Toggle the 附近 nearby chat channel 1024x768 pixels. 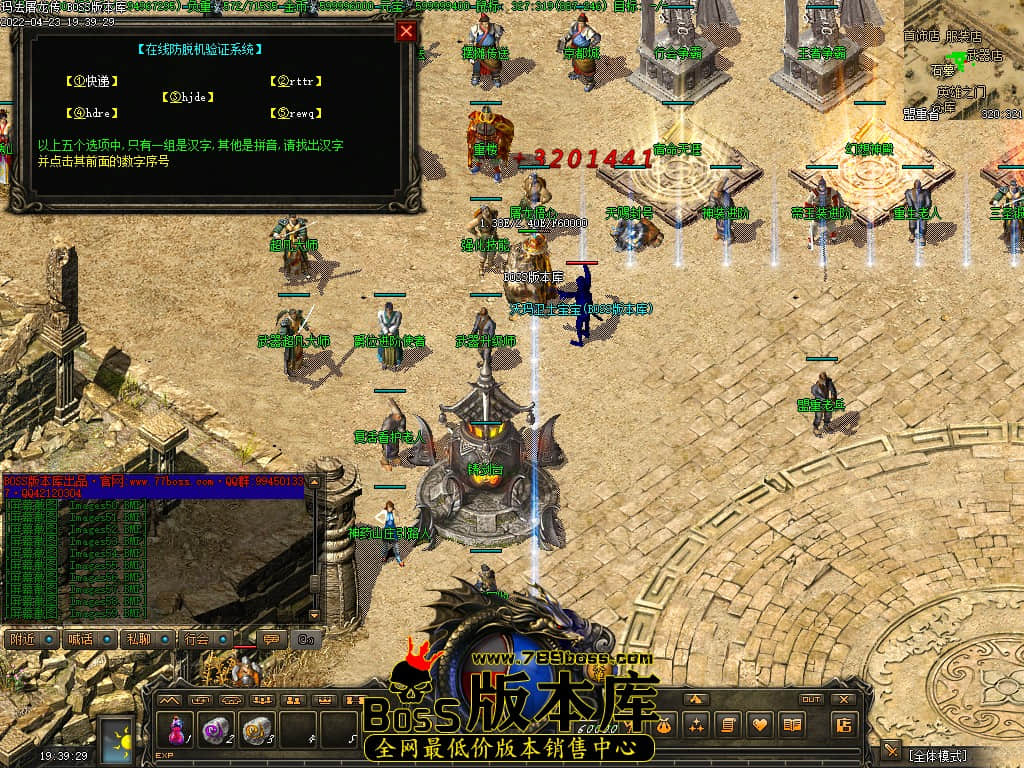[30, 639]
